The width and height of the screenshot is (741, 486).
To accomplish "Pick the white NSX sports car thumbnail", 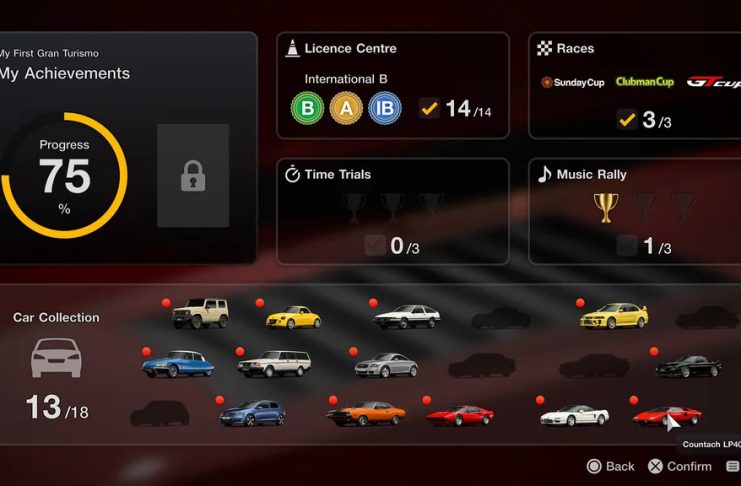I will [574, 414].
